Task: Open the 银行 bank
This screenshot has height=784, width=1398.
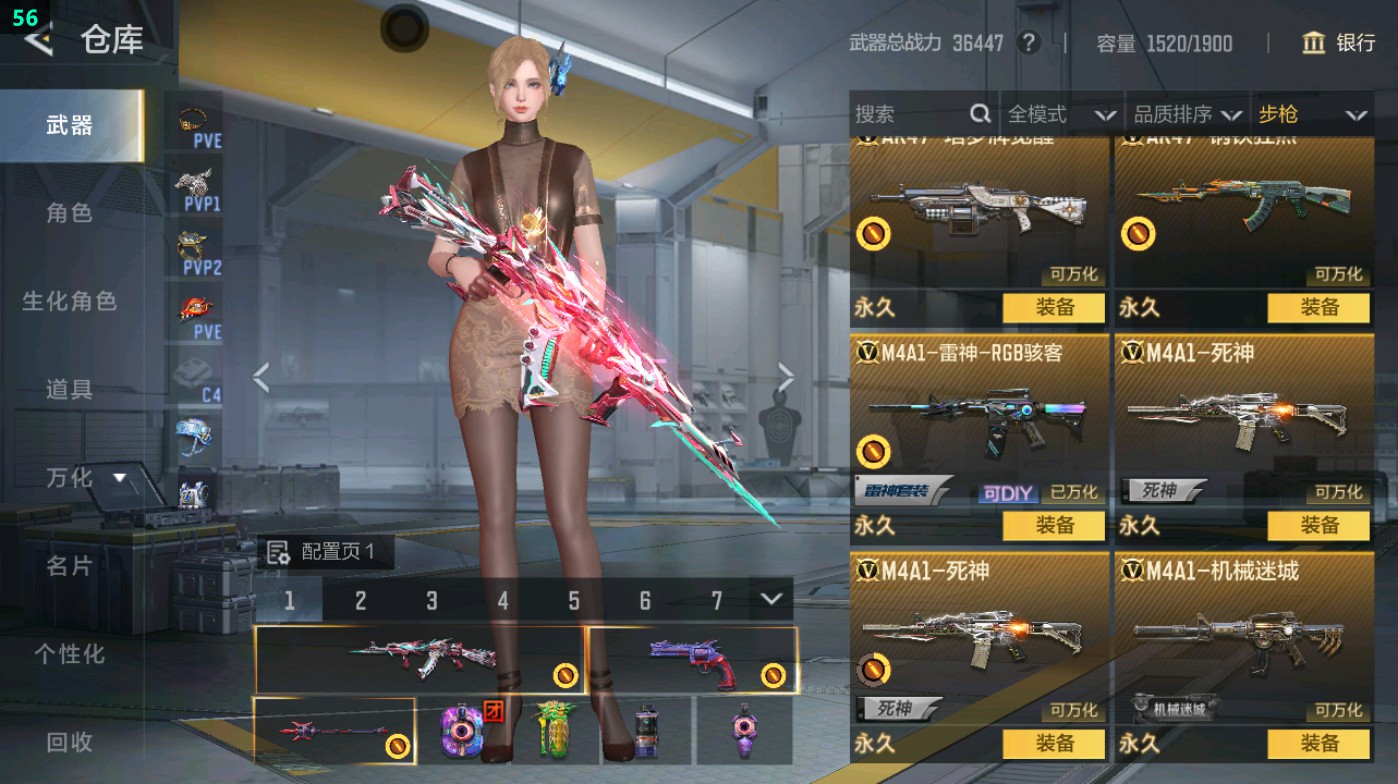Action: pyautogui.click(x=1339, y=43)
